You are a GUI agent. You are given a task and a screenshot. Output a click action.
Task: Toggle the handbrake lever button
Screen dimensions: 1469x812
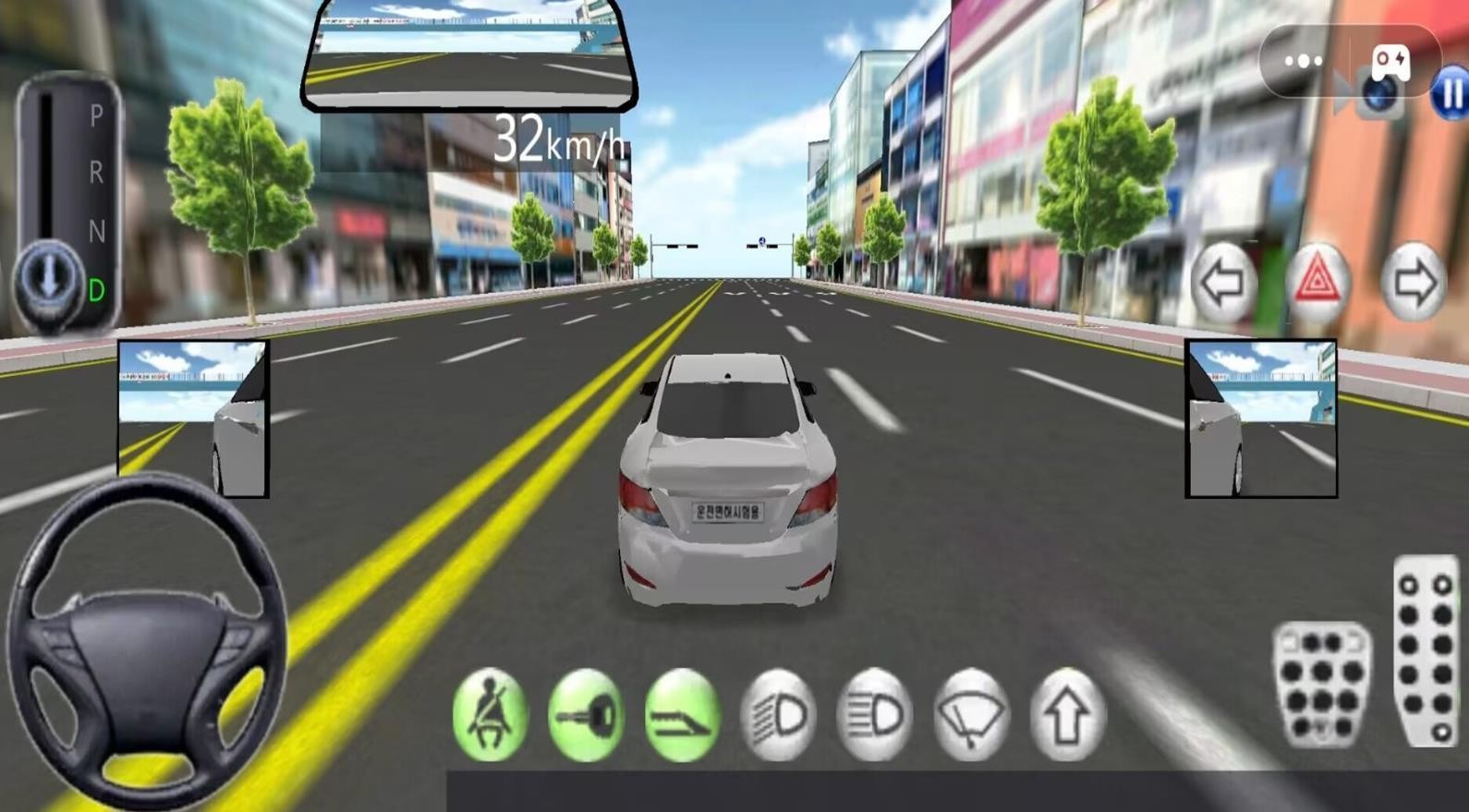[682, 715]
